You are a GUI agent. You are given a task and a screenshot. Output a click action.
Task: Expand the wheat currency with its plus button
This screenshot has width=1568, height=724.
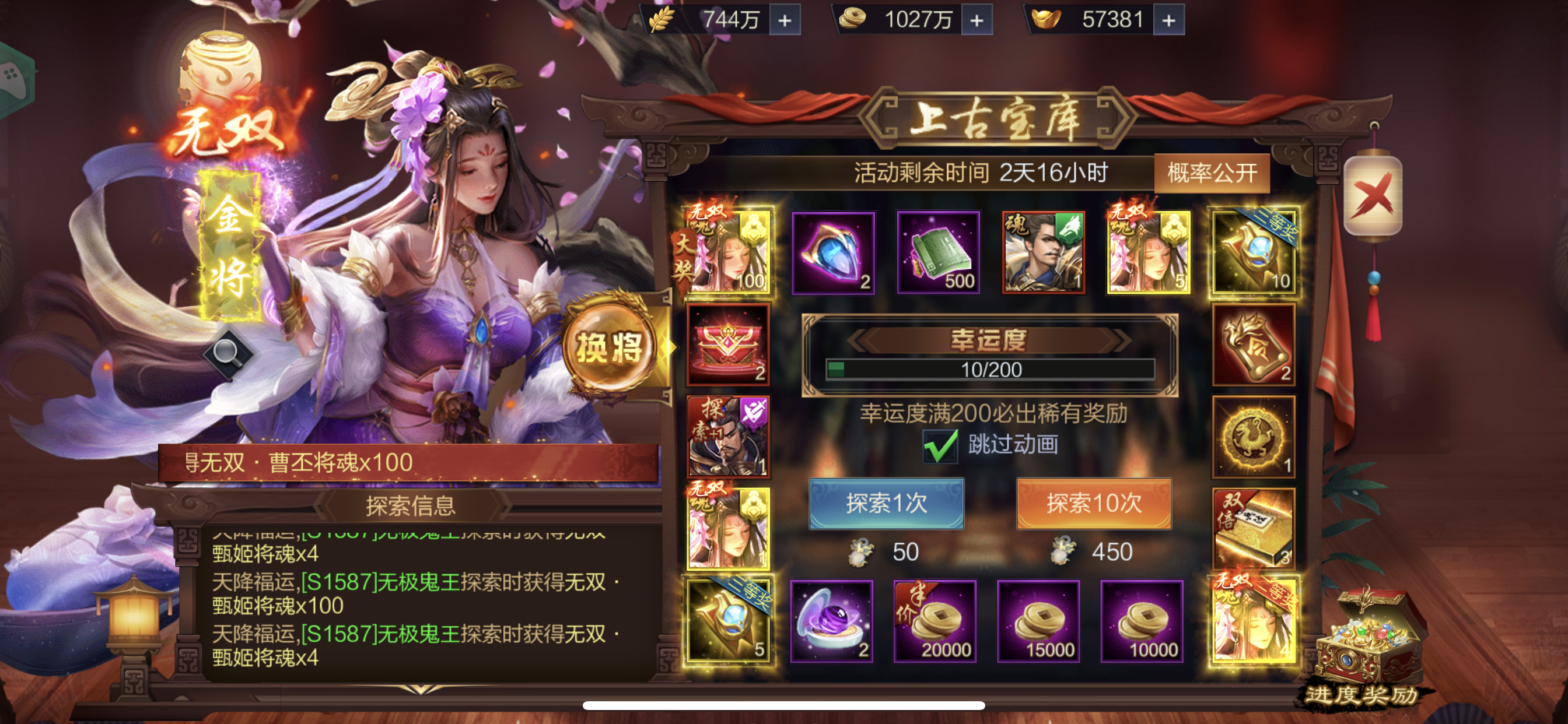(785, 20)
